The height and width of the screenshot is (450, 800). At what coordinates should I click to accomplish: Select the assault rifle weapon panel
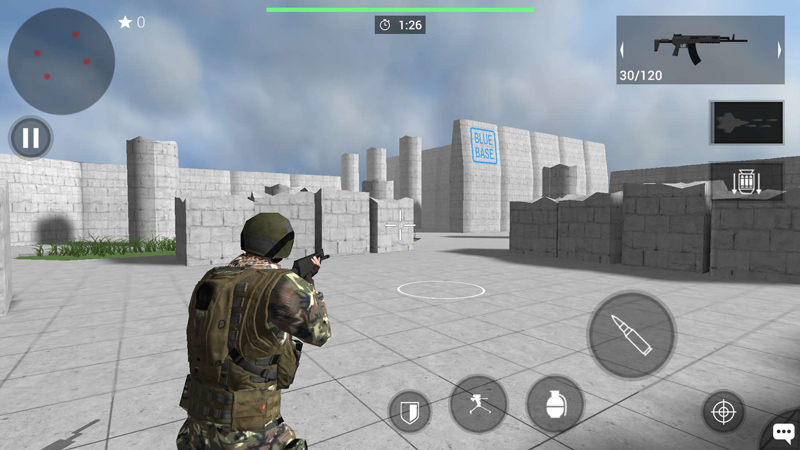[x=700, y=49]
